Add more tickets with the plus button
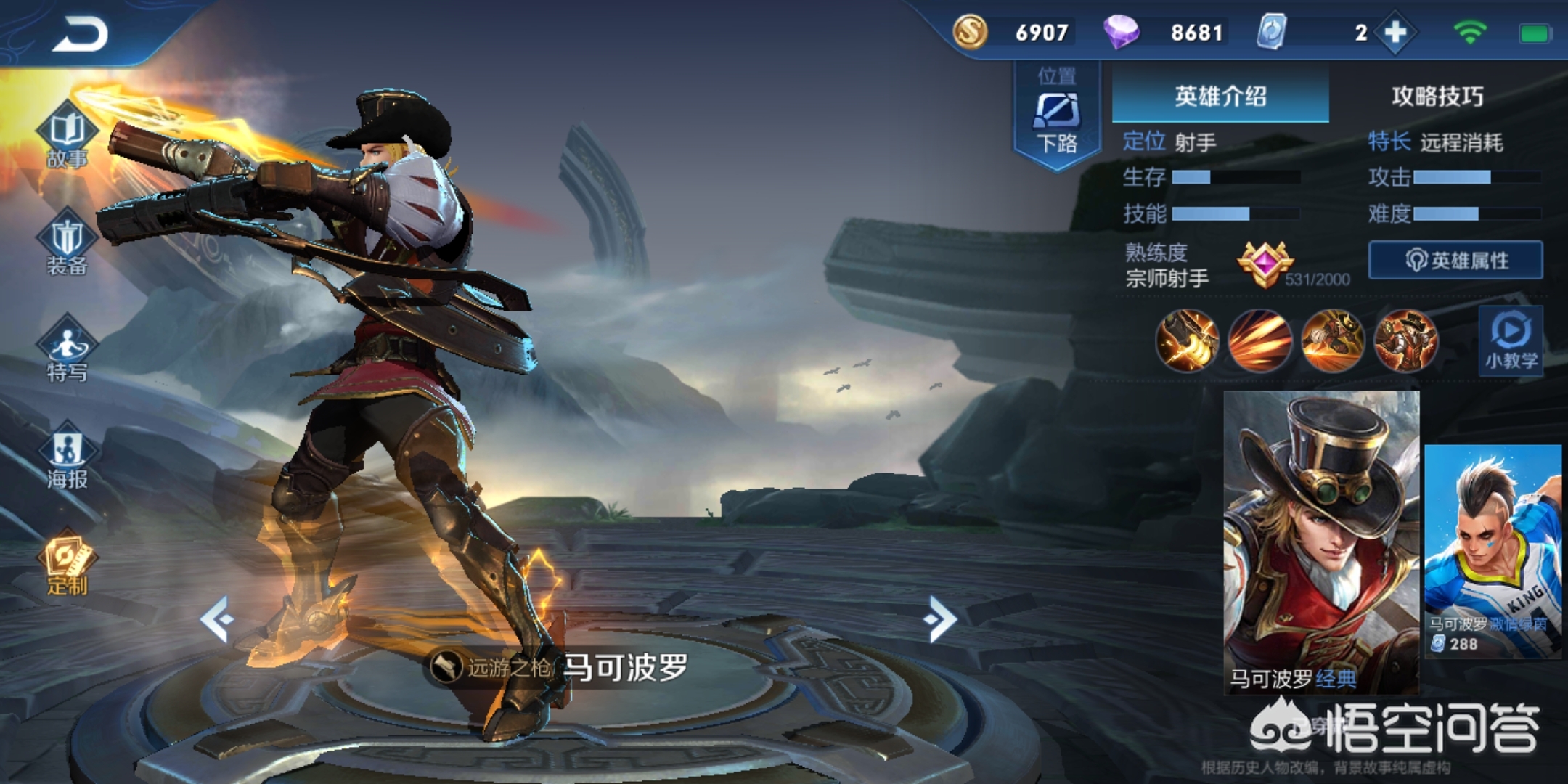Viewport: 1568px width, 784px height. coord(1395,33)
